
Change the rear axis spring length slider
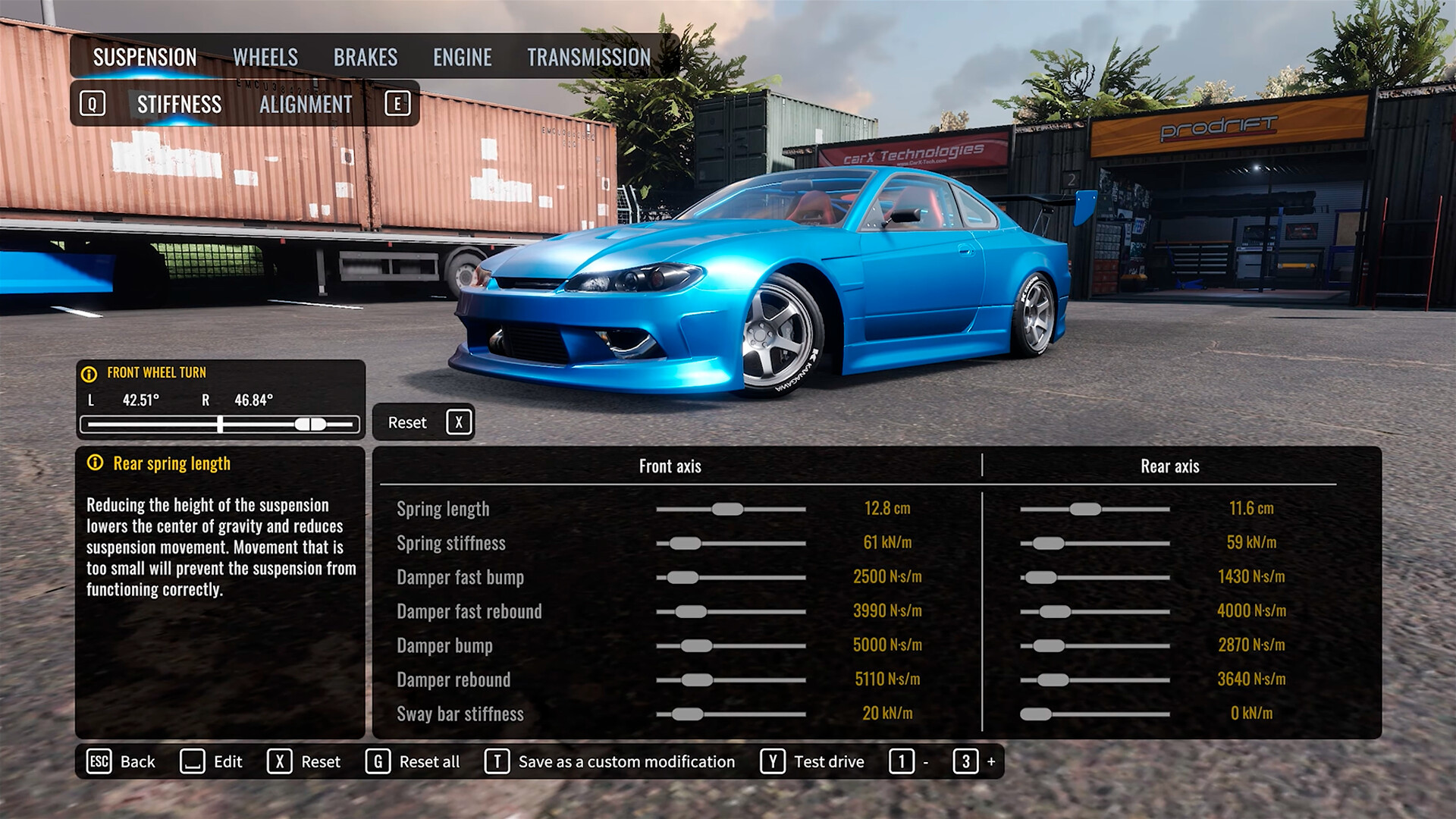pos(1085,509)
